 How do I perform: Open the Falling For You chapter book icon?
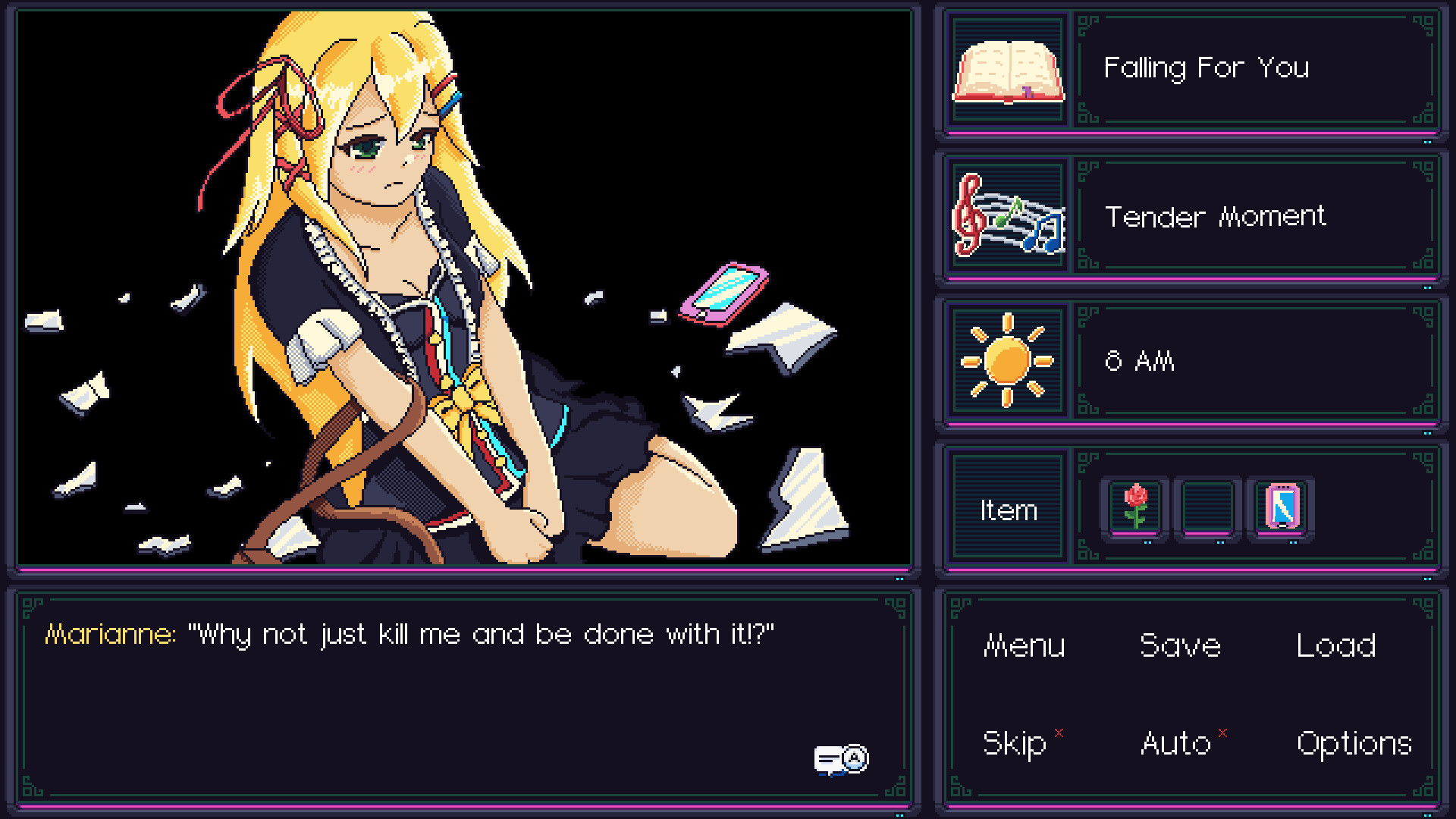tap(1007, 70)
